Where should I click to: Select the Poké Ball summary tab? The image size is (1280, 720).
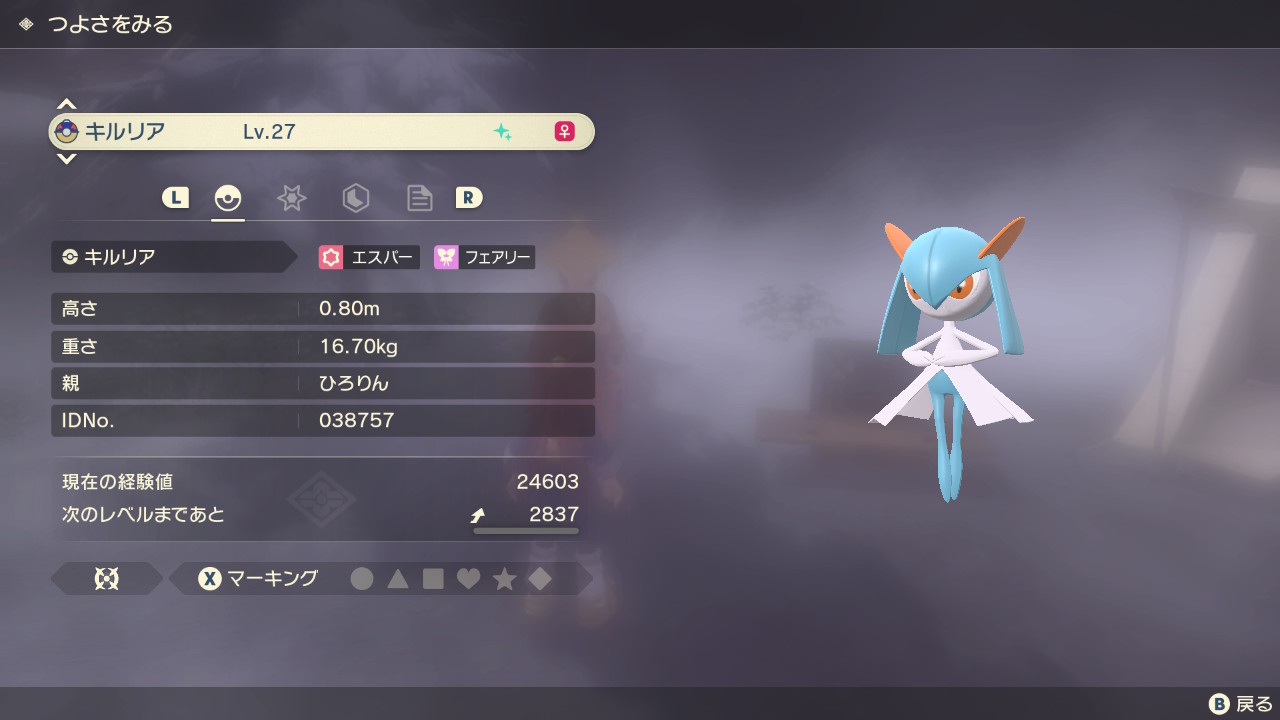tap(228, 198)
